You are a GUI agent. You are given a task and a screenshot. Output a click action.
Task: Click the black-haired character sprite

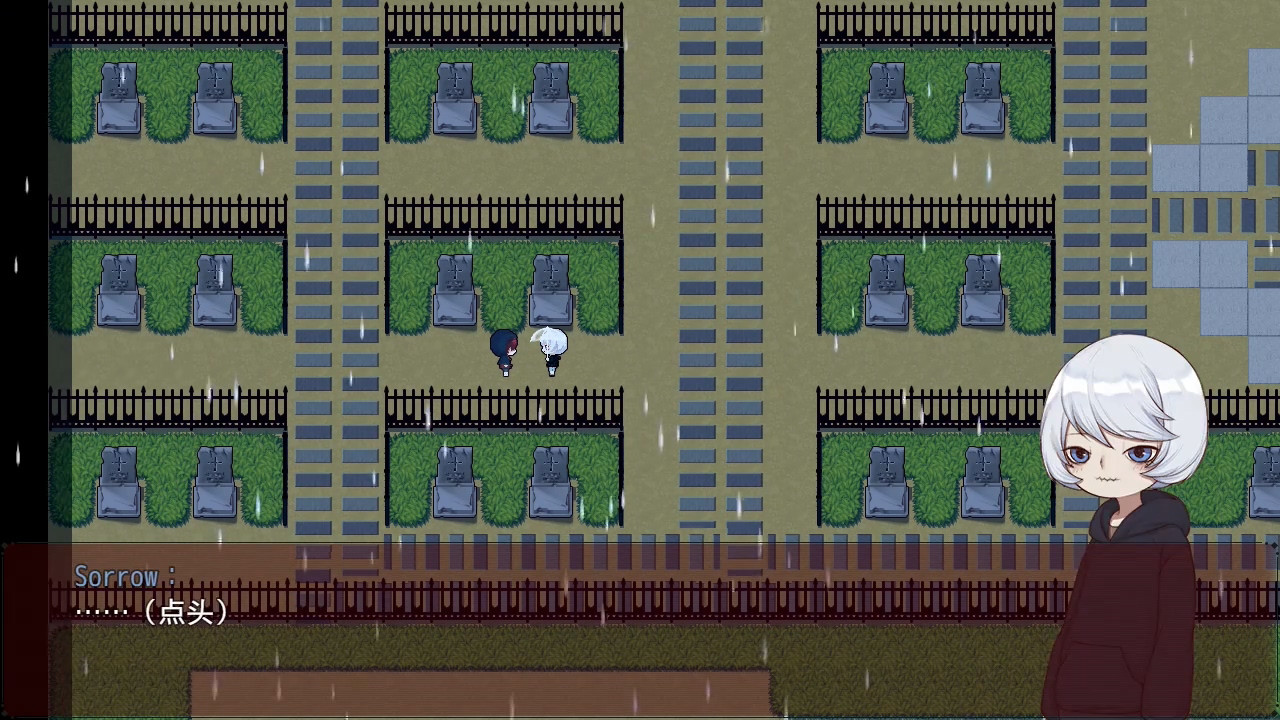pyautogui.click(x=504, y=348)
